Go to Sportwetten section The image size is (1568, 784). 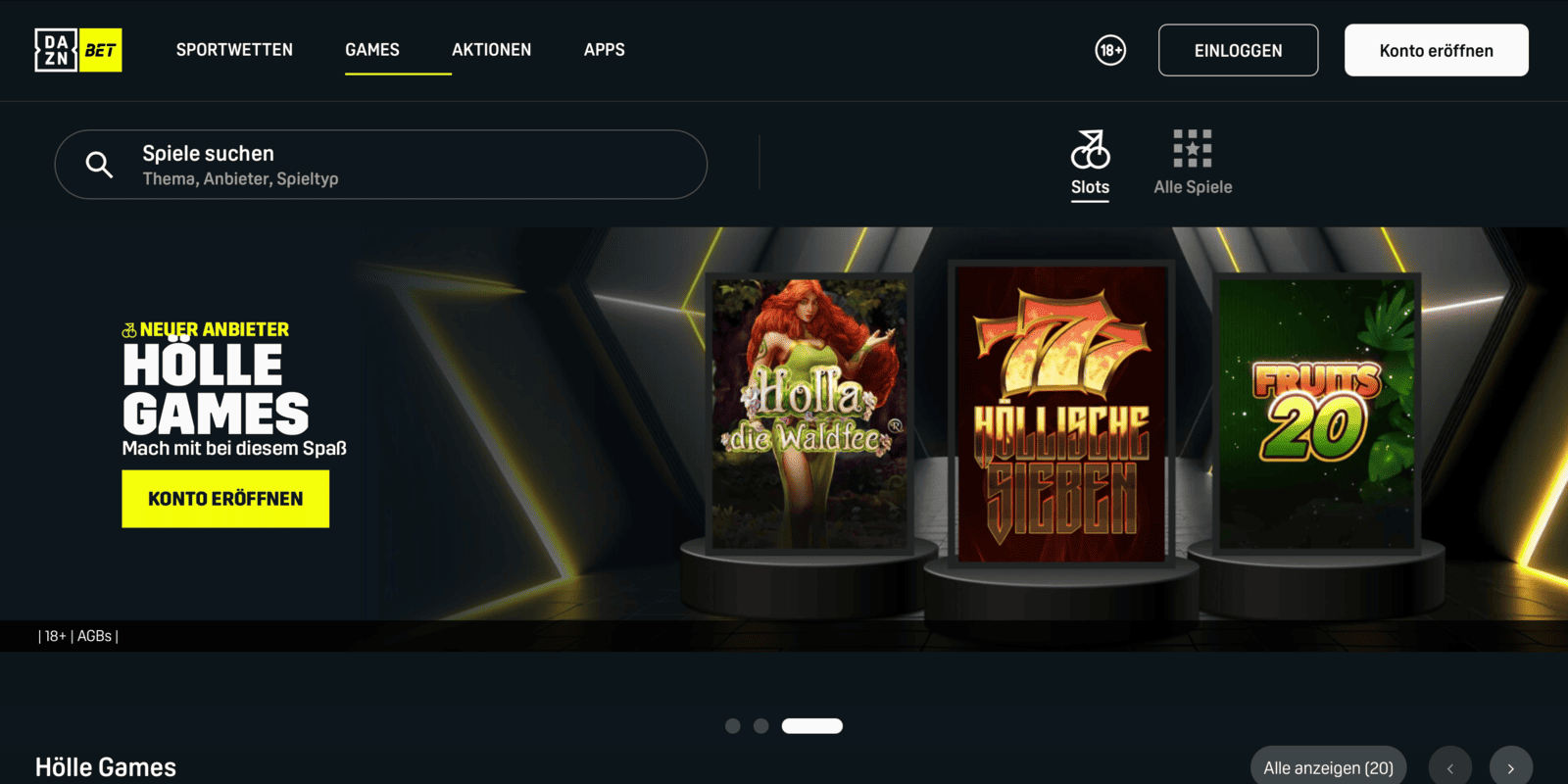point(234,50)
